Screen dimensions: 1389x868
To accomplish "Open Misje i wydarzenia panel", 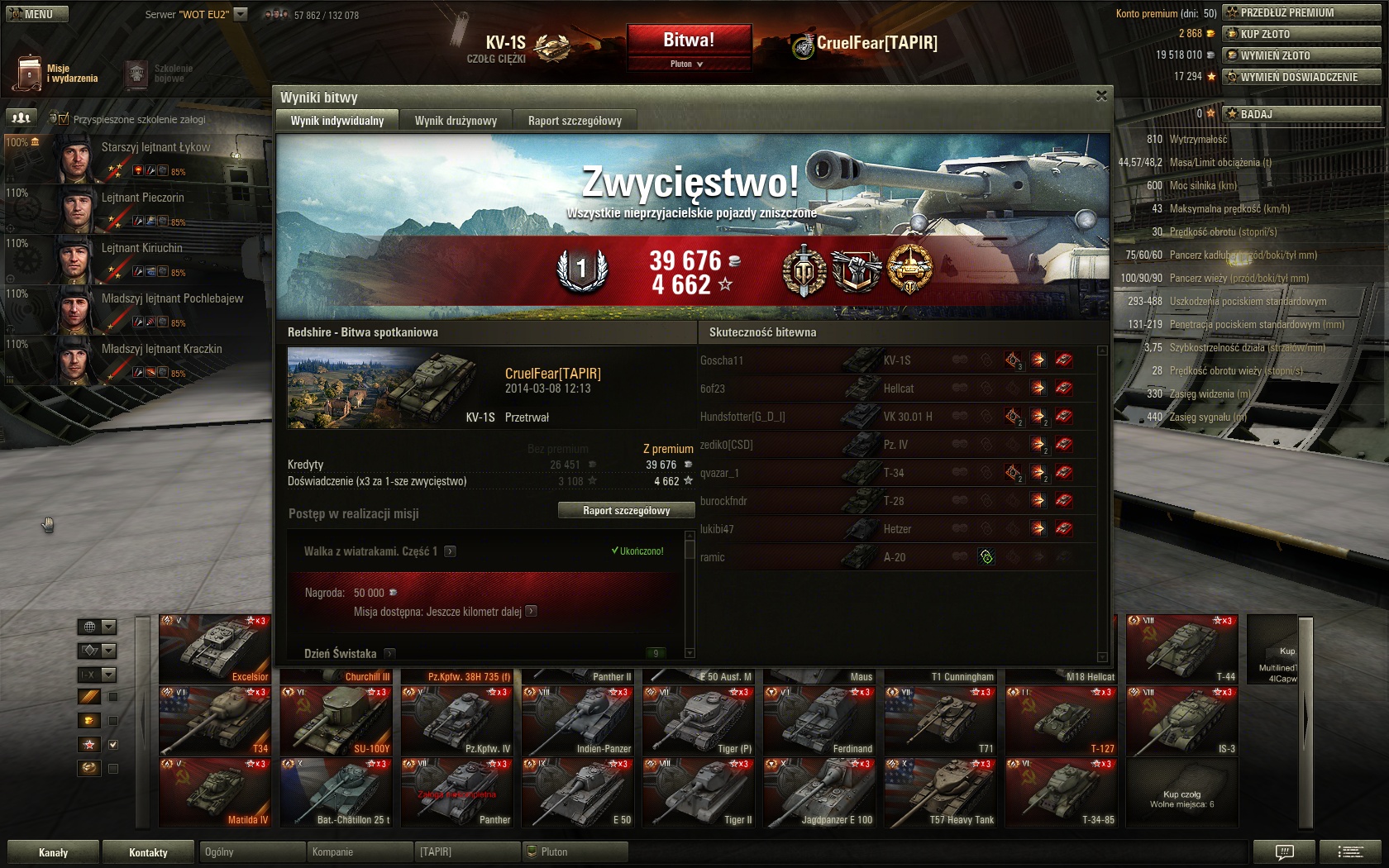I will click(56, 74).
